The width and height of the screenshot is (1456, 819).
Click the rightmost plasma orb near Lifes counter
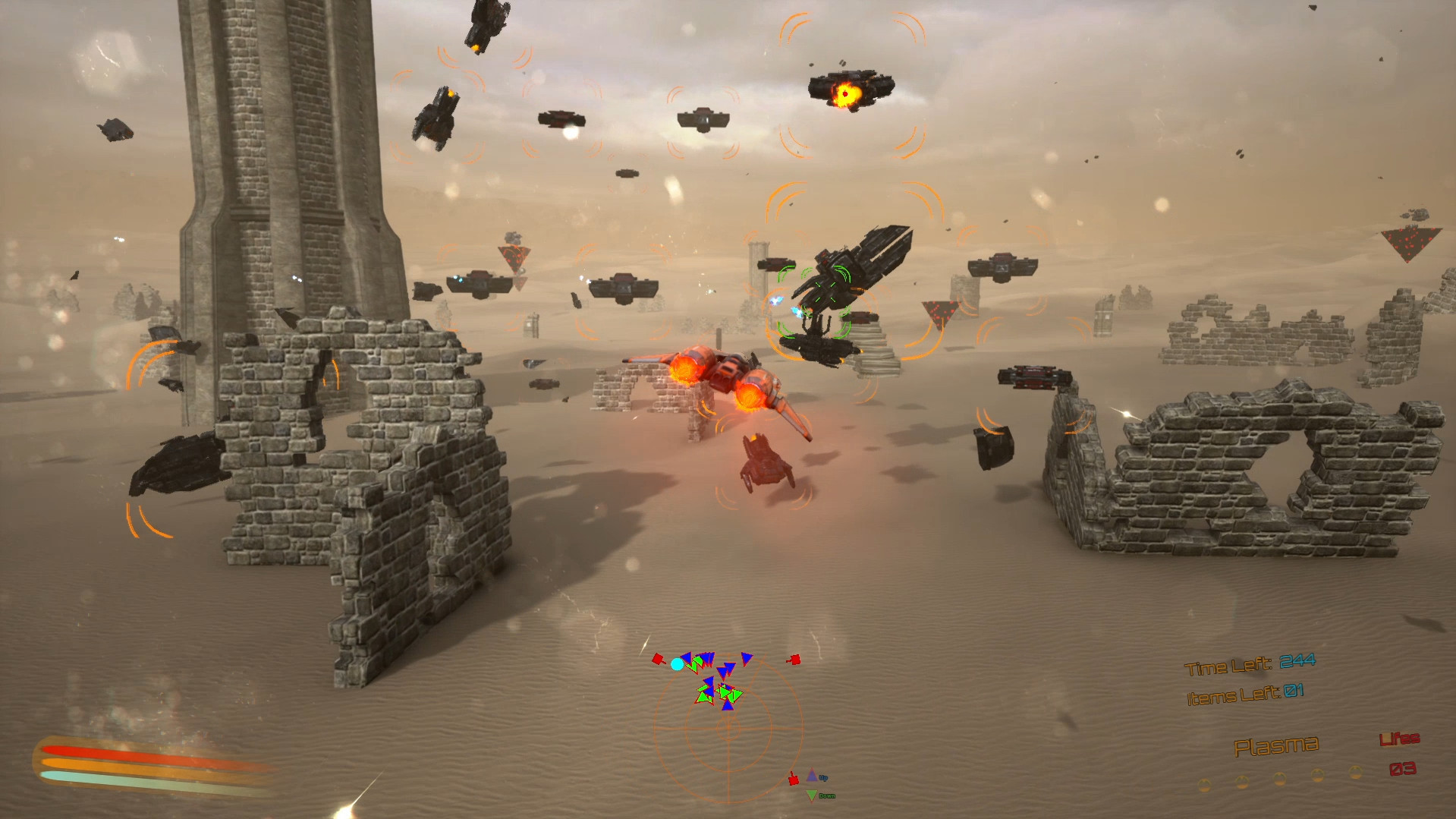click(x=1356, y=773)
